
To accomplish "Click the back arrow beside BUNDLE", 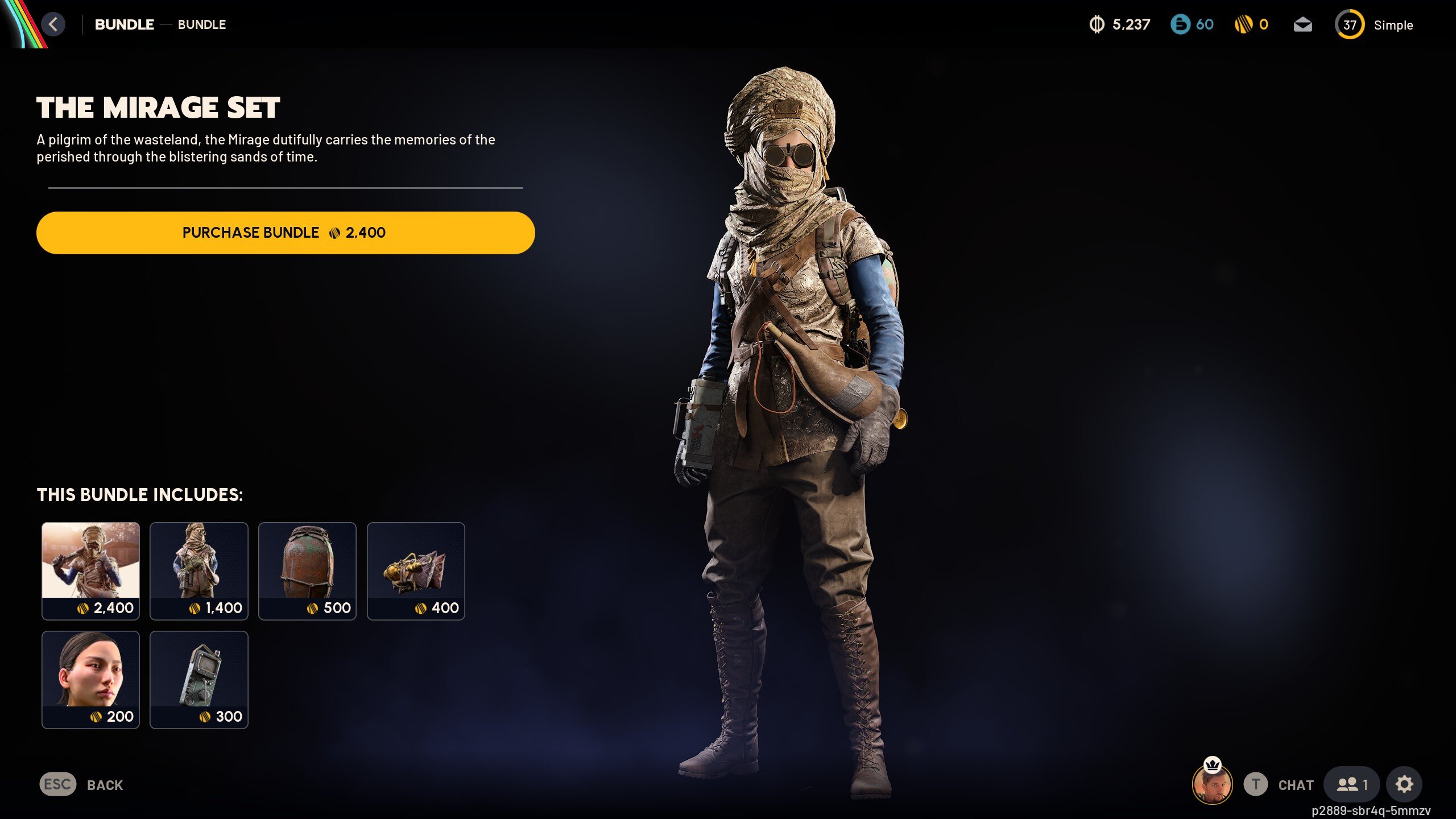I will [54, 24].
